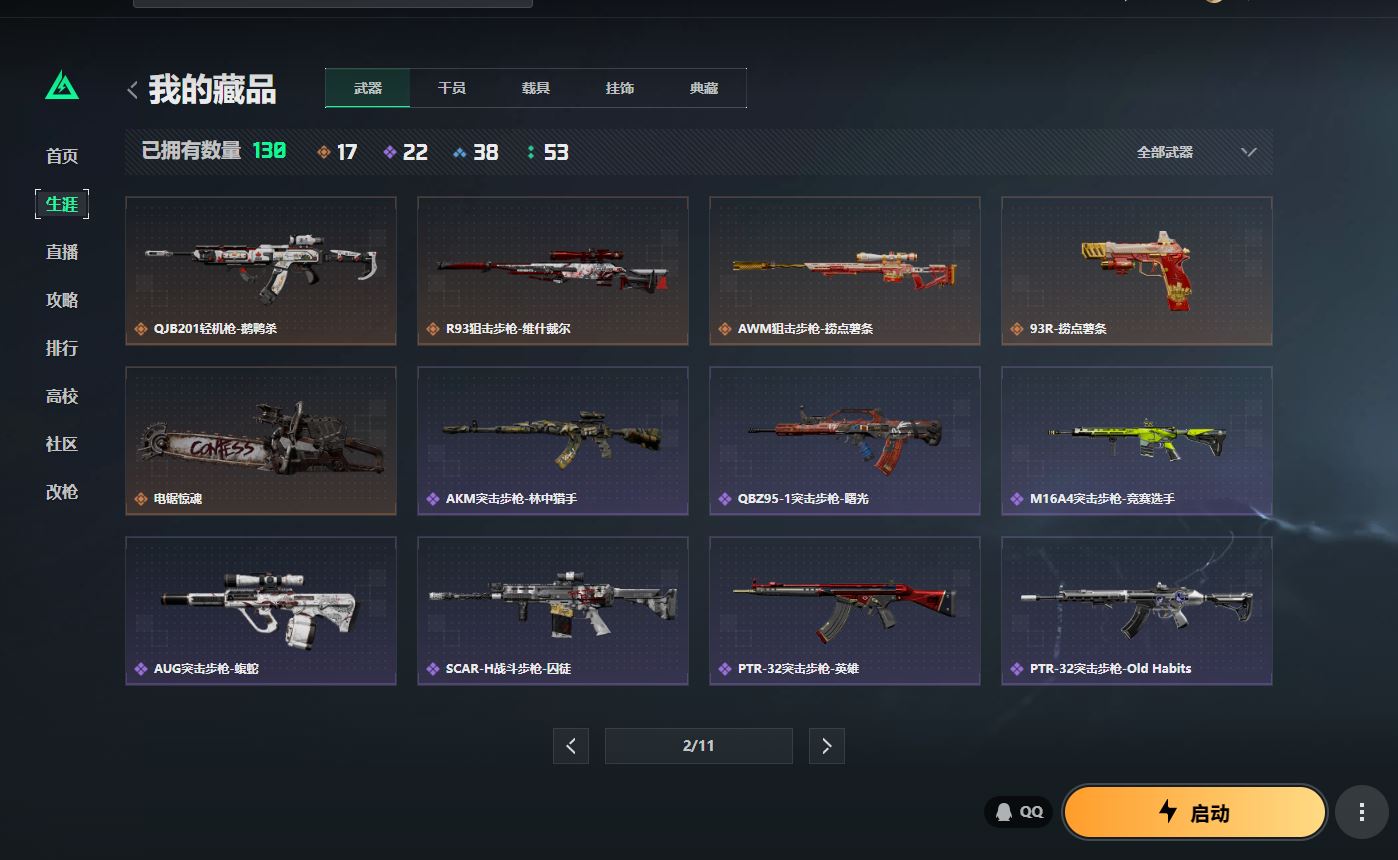This screenshot has width=1398, height=860.
Task: Navigate to 改枪 in the sidebar
Action: (x=62, y=492)
